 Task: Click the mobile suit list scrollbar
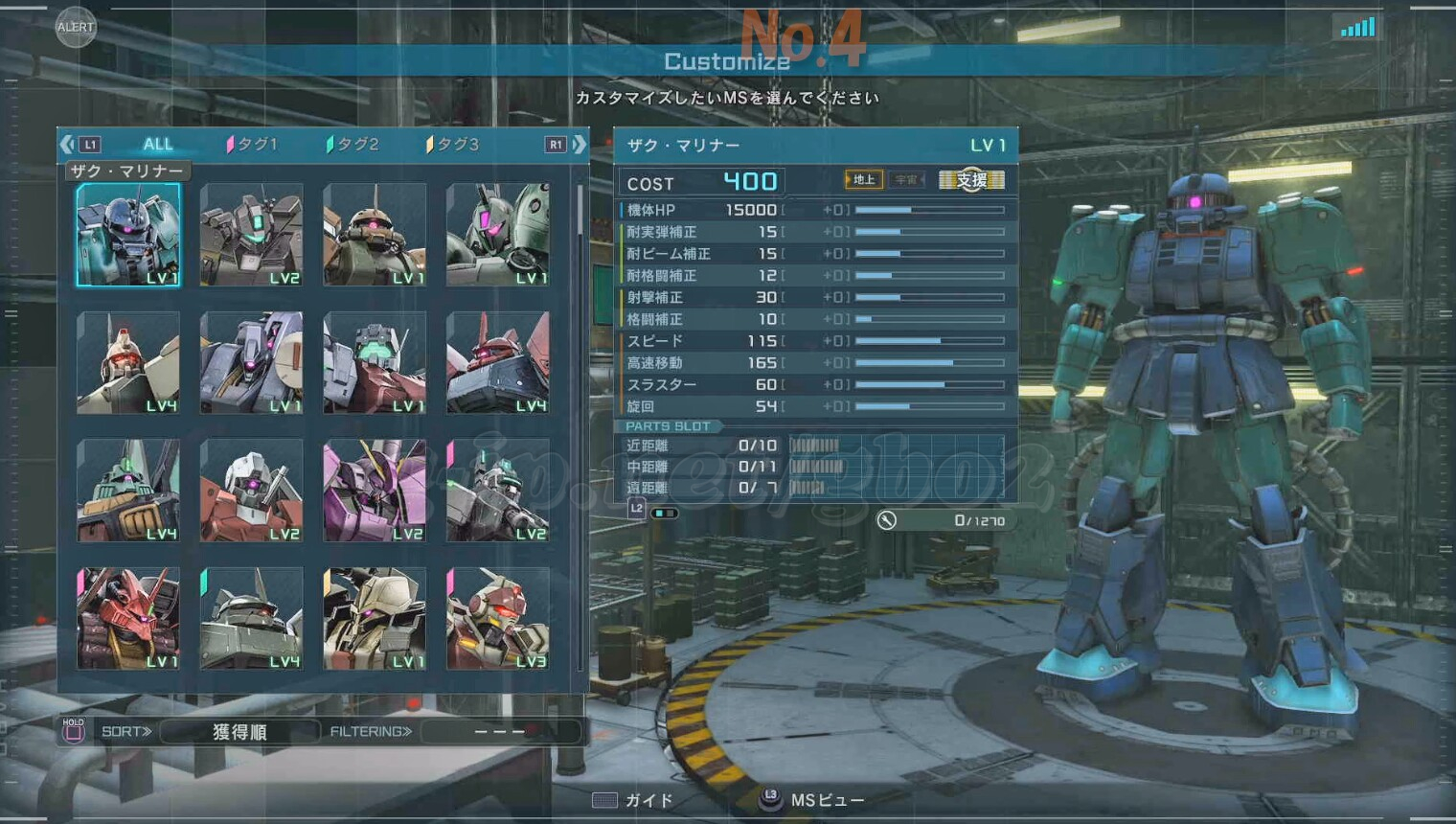coord(580,213)
